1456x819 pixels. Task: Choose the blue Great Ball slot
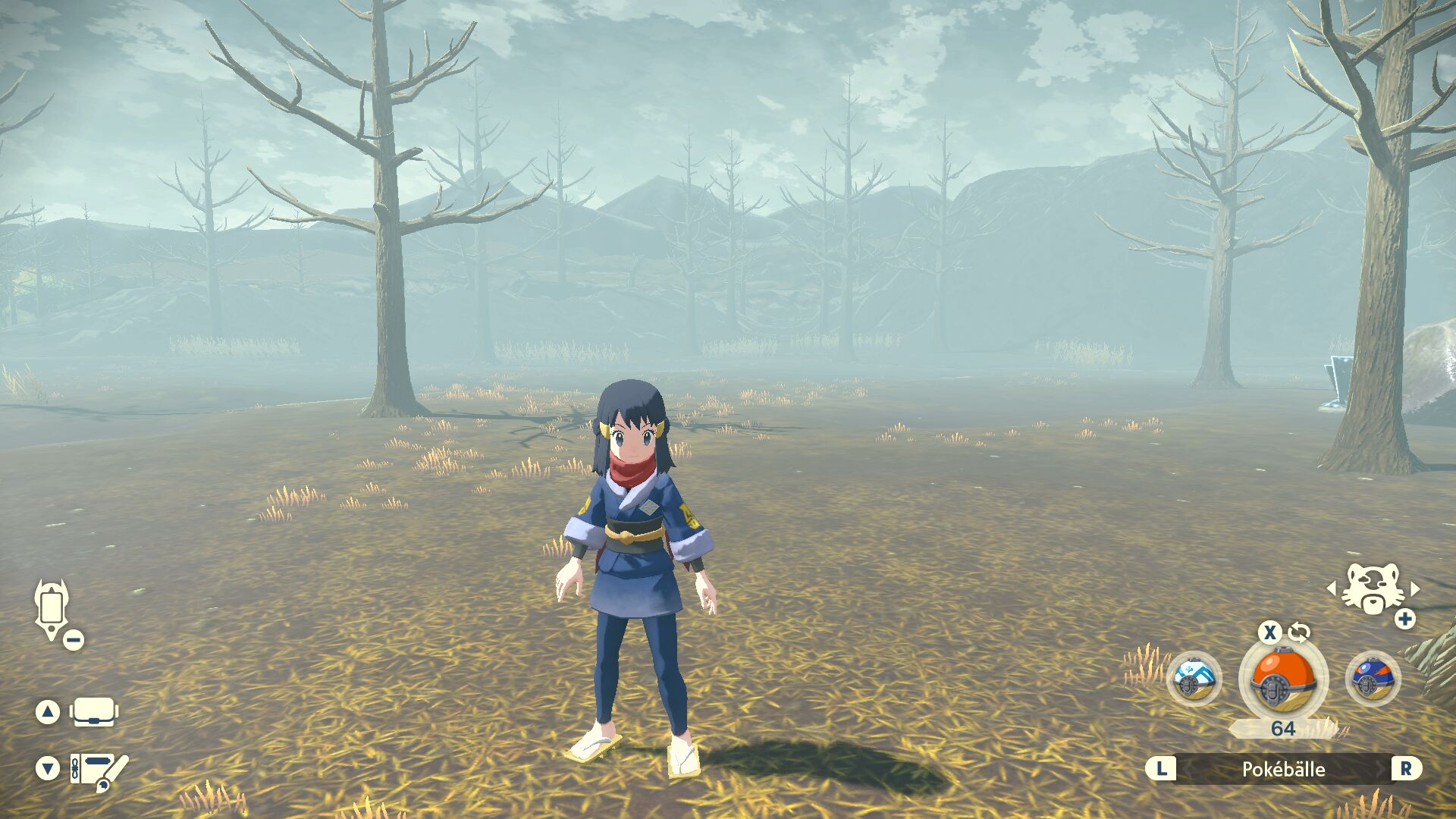[1373, 679]
